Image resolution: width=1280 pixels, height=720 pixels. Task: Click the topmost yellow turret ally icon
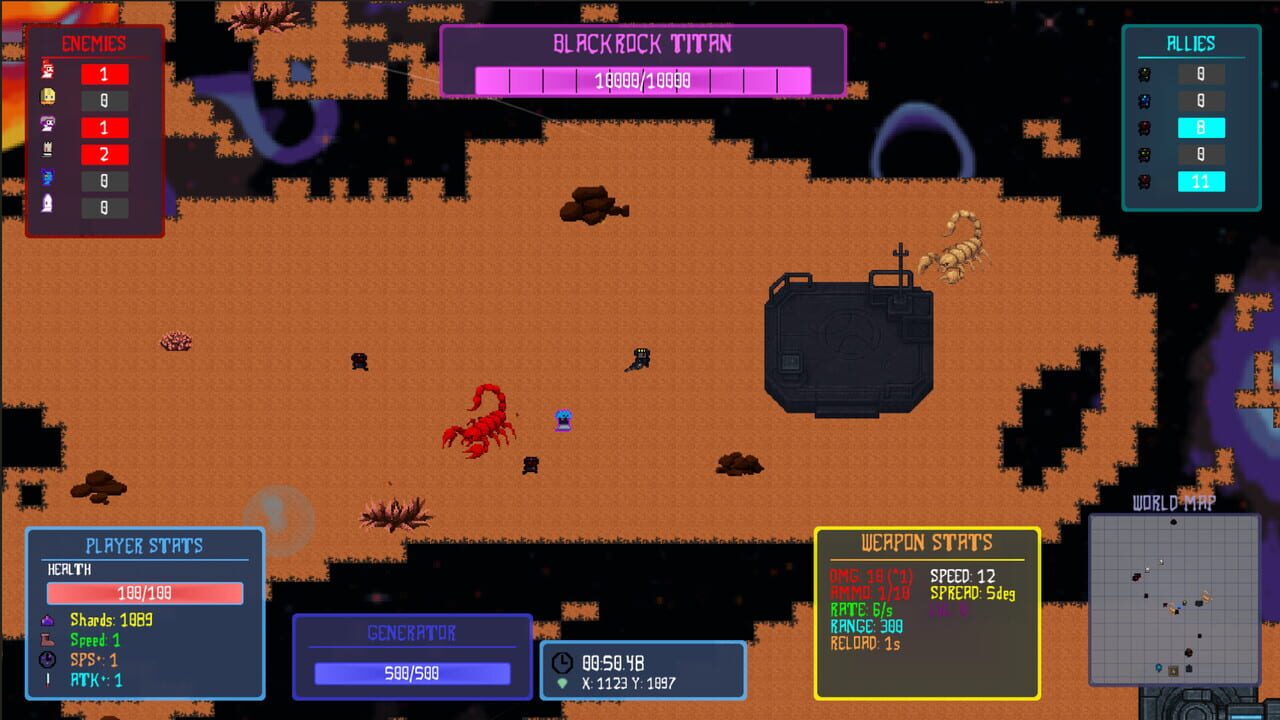(1143, 74)
